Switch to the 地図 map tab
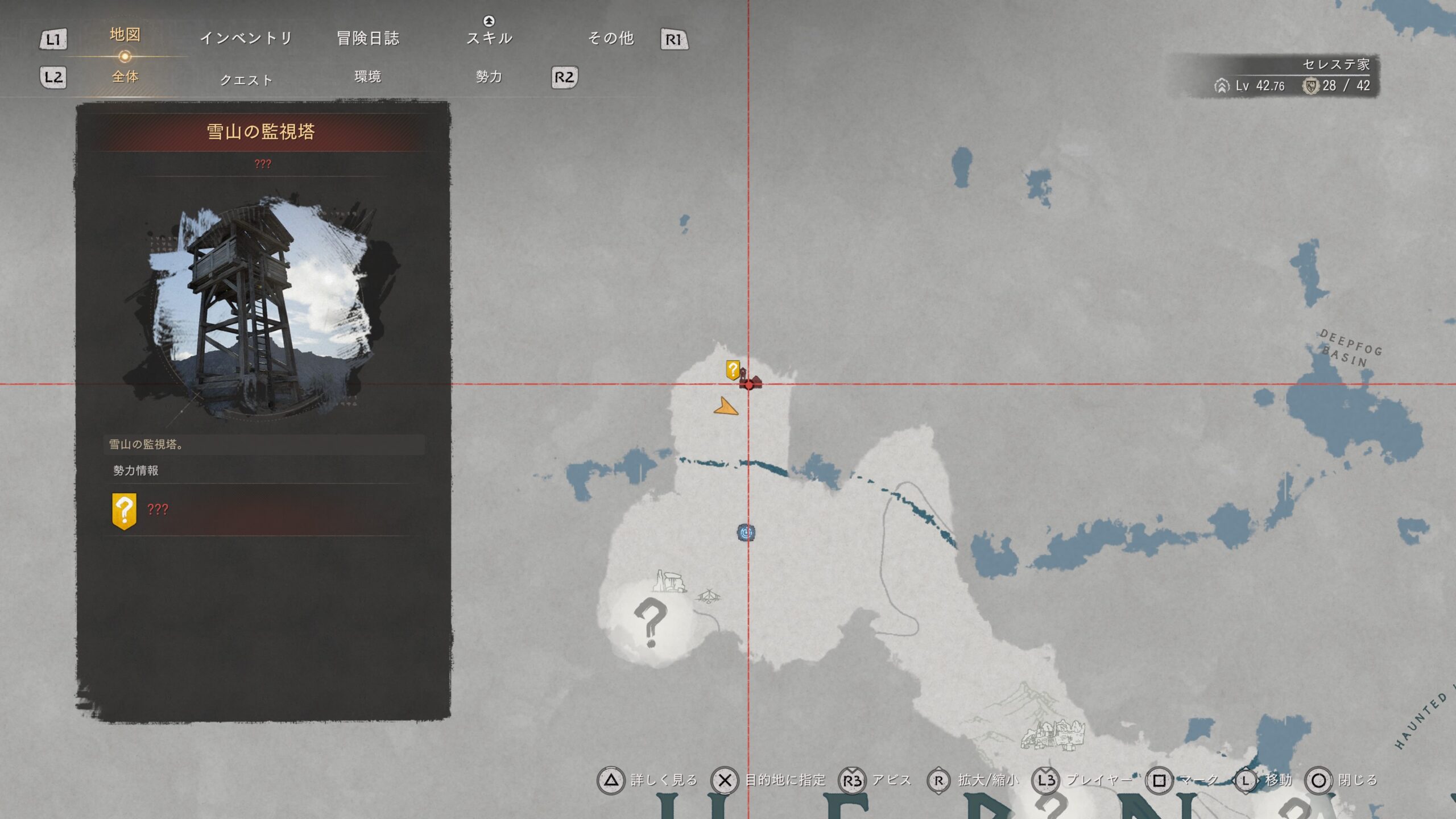This screenshot has height=819, width=1456. [125, 35]
